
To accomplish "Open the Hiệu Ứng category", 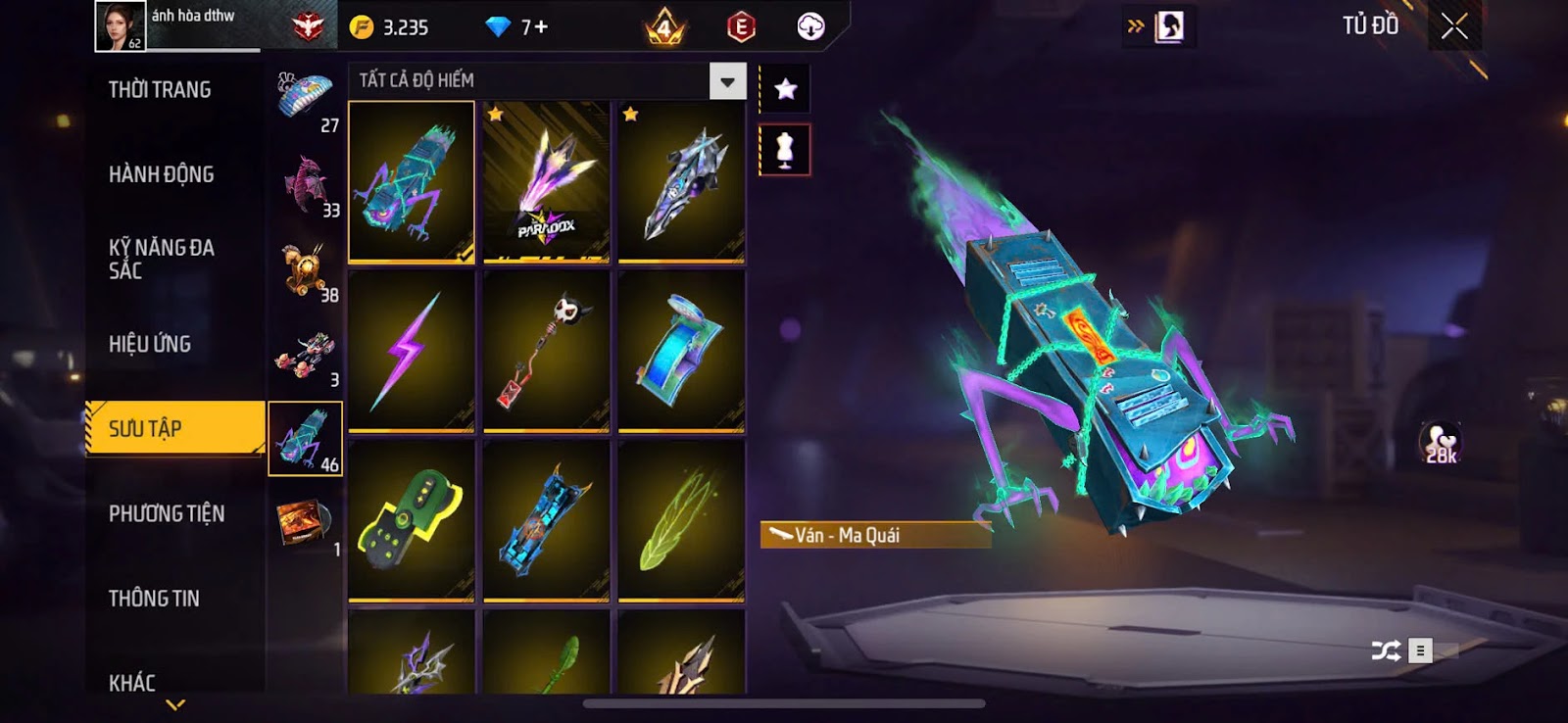I will click(150, 344).
